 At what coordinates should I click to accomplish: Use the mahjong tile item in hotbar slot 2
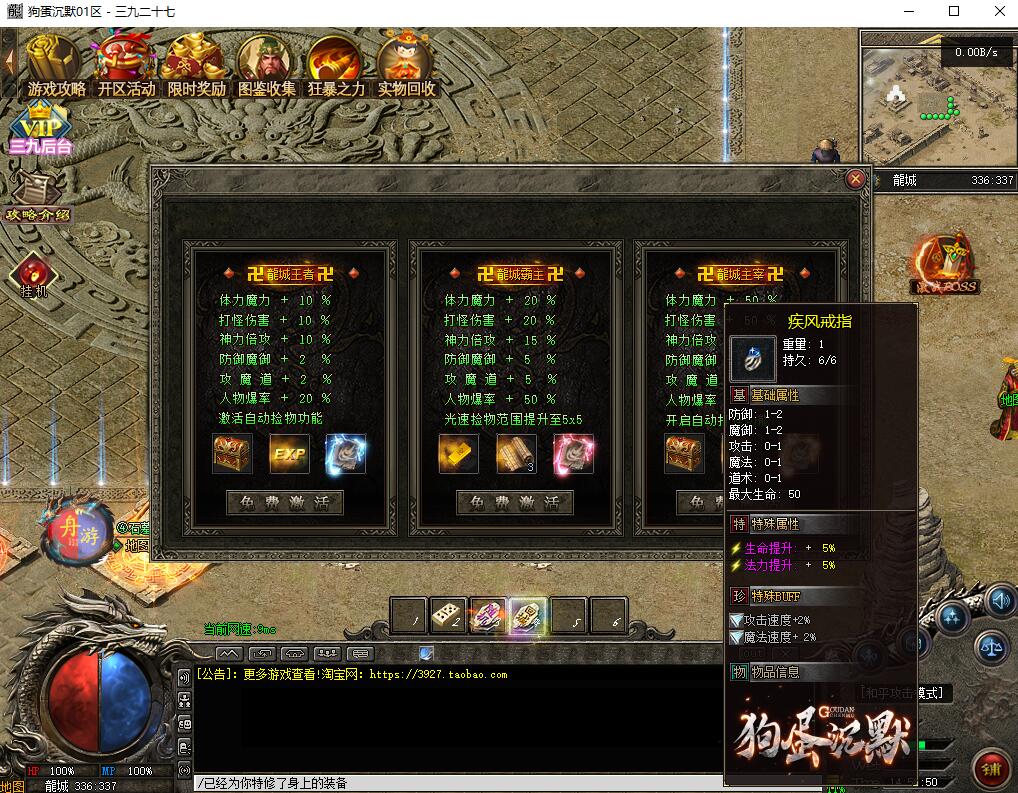click(x=448, y=617)
